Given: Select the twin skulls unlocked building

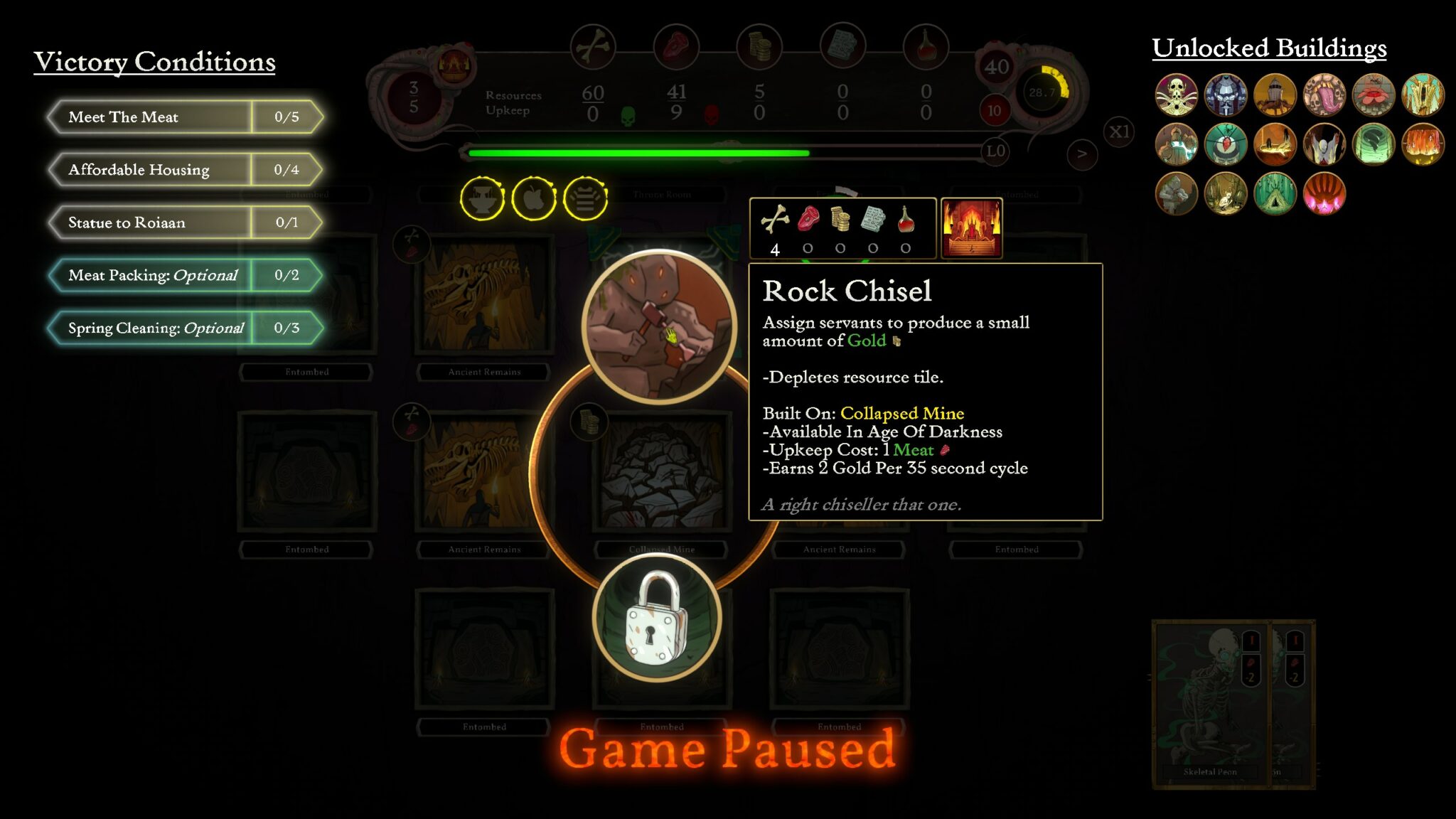Looking at the screenshot, I should click(1176, 95).
